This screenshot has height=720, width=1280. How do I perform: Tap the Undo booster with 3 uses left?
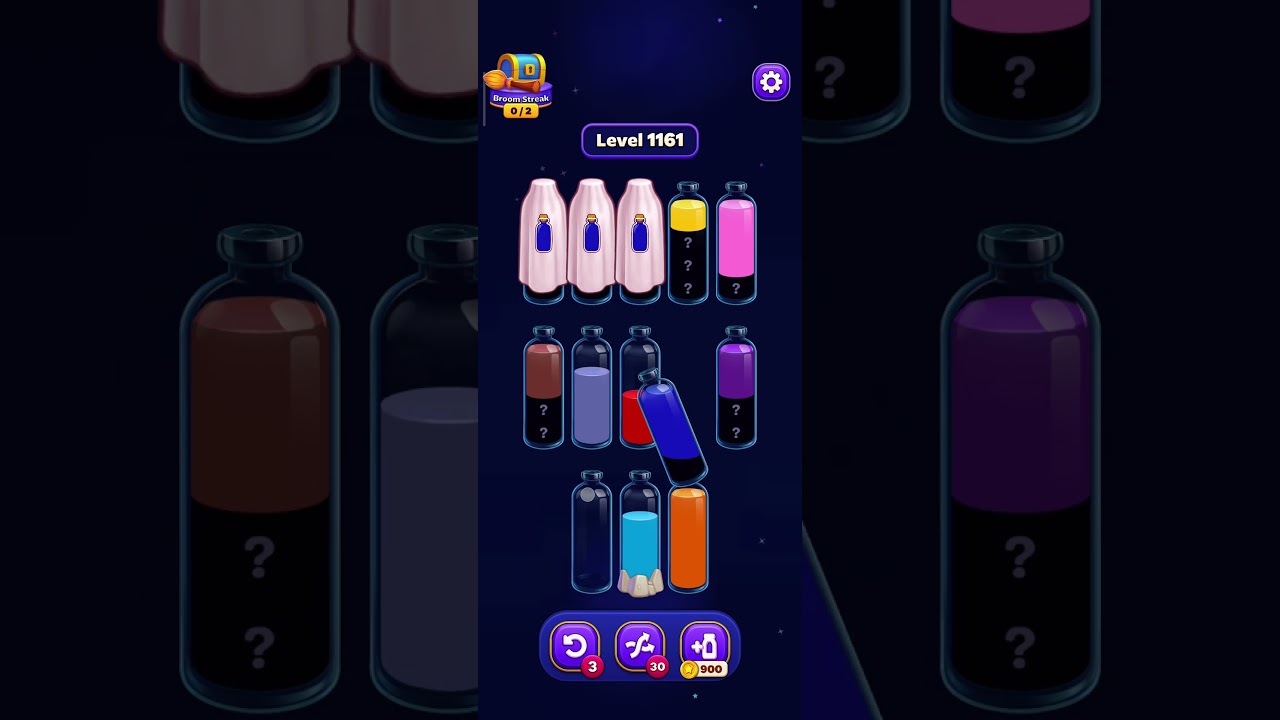[x=575, y=645]
